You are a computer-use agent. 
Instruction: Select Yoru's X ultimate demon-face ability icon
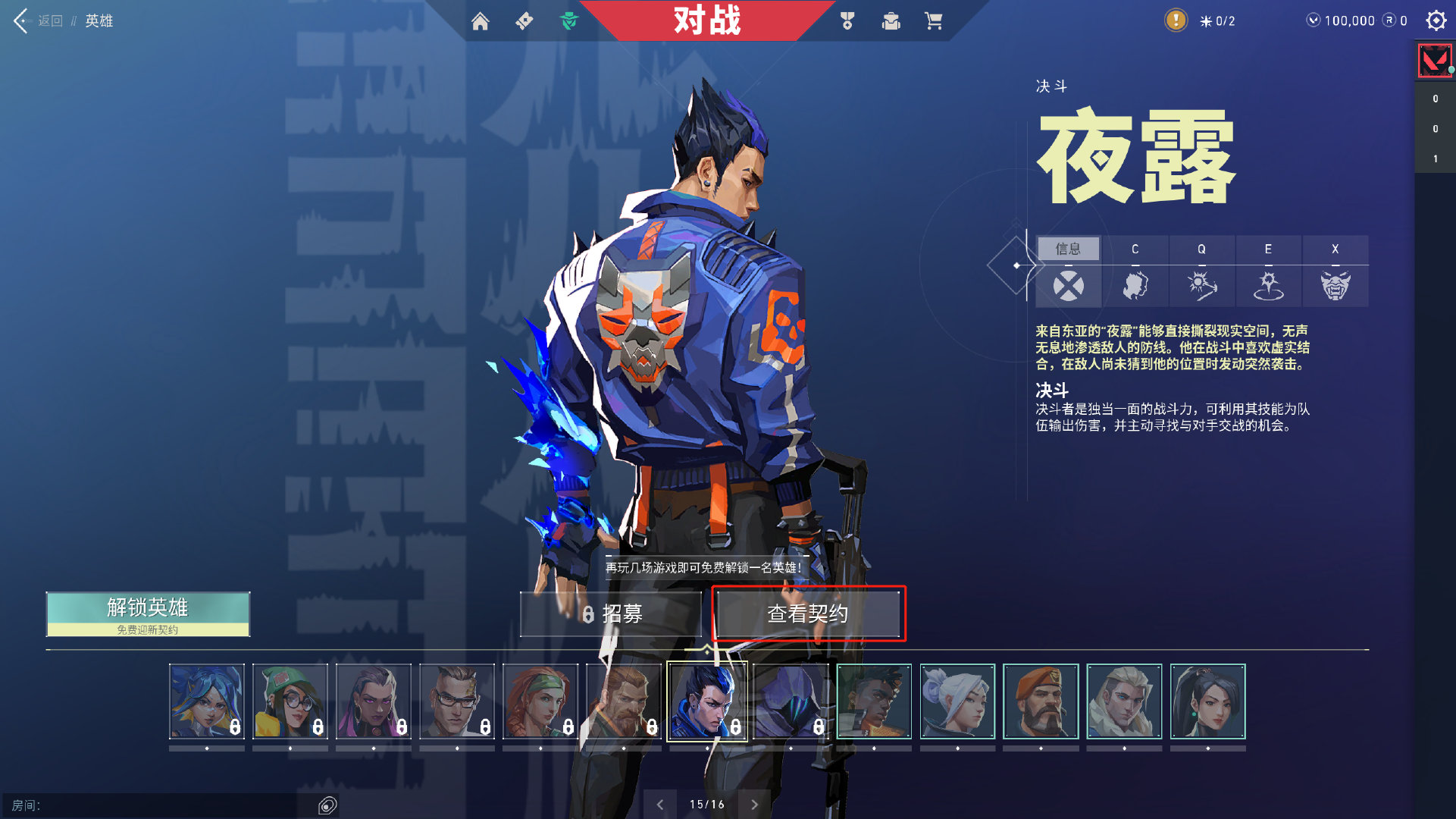click(x=1335, y=286)
